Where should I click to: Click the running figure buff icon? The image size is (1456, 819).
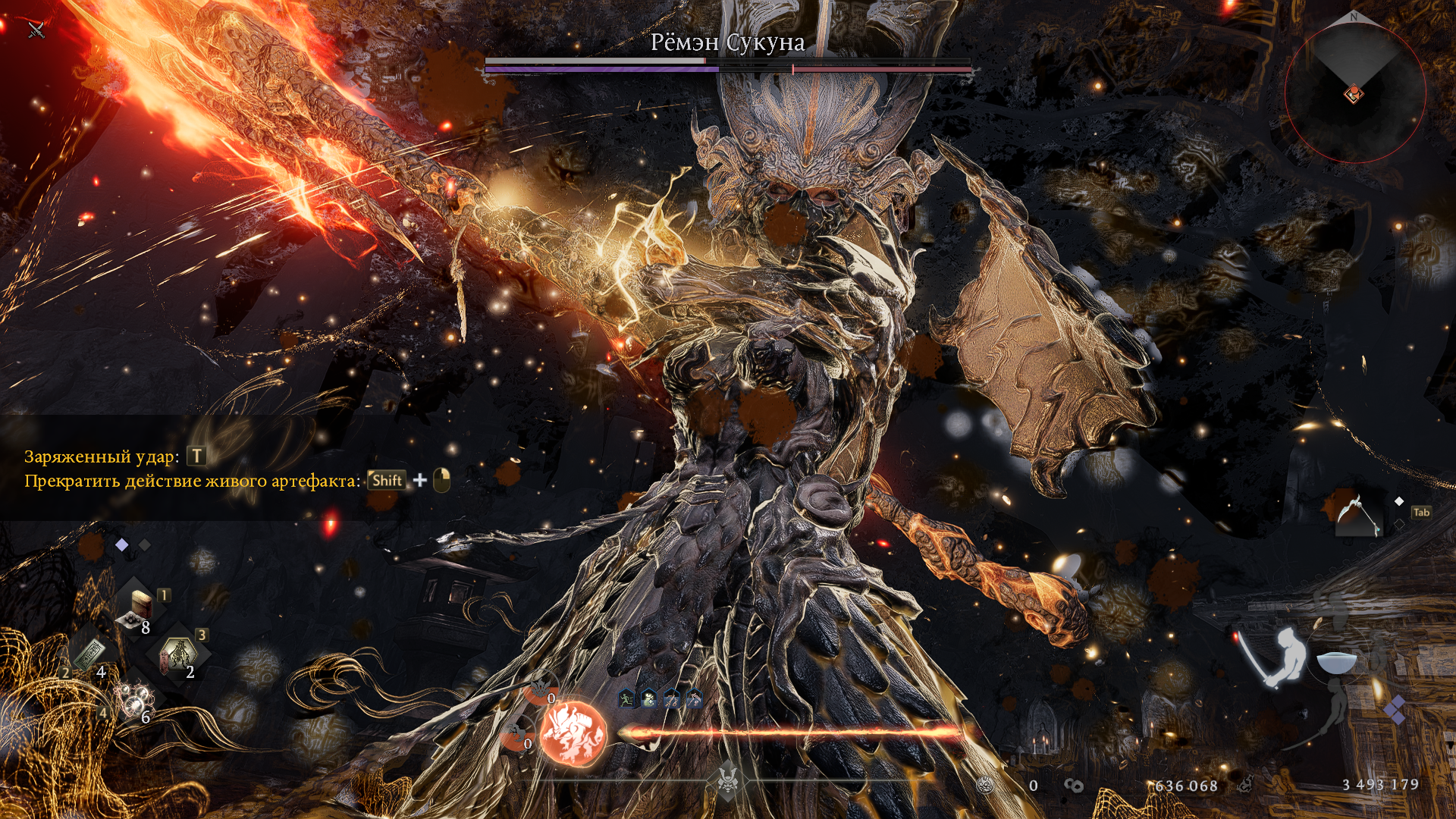[626, 699]
